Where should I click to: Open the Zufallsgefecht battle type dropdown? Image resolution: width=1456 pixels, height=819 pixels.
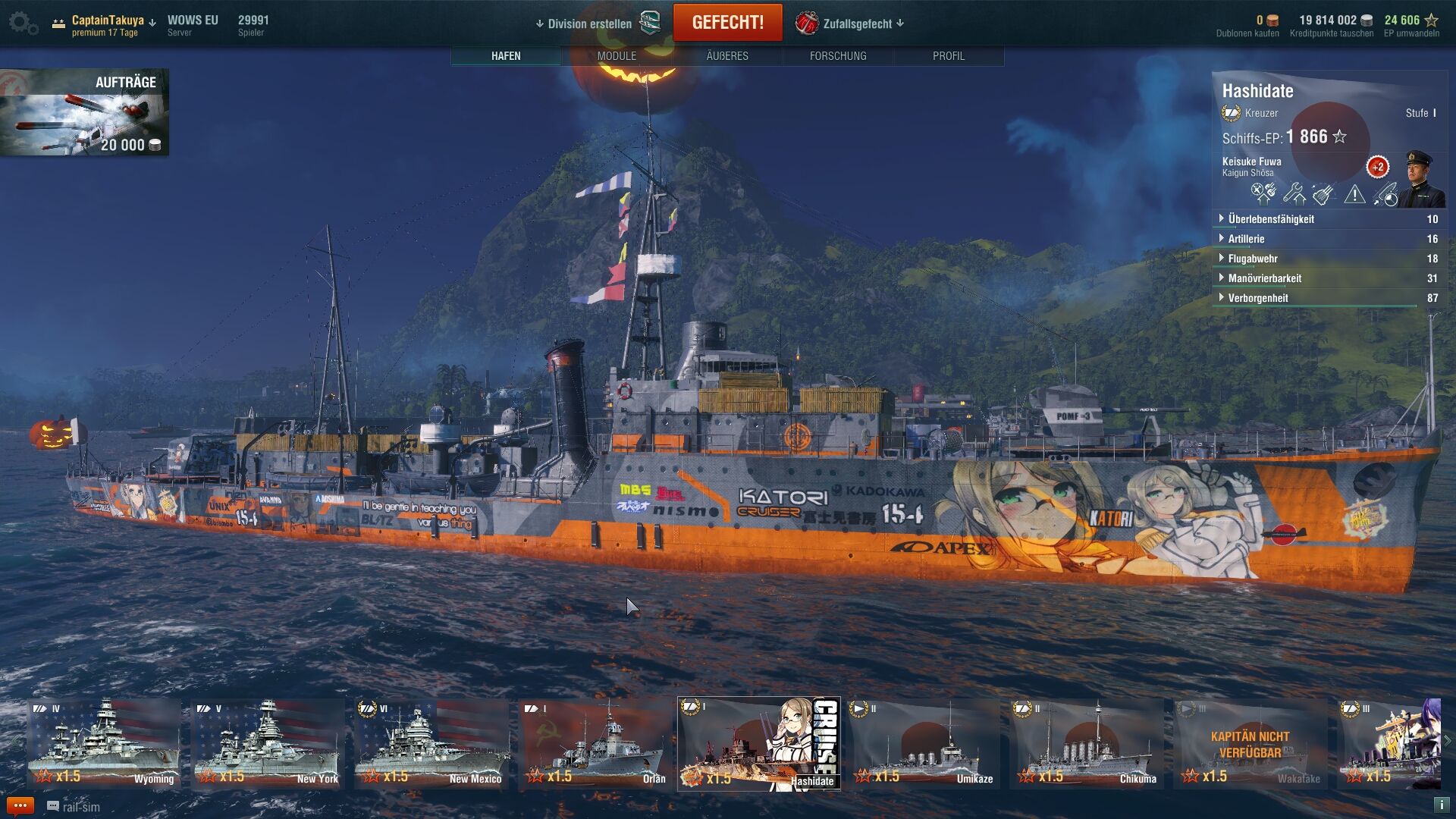coord(851,24)
